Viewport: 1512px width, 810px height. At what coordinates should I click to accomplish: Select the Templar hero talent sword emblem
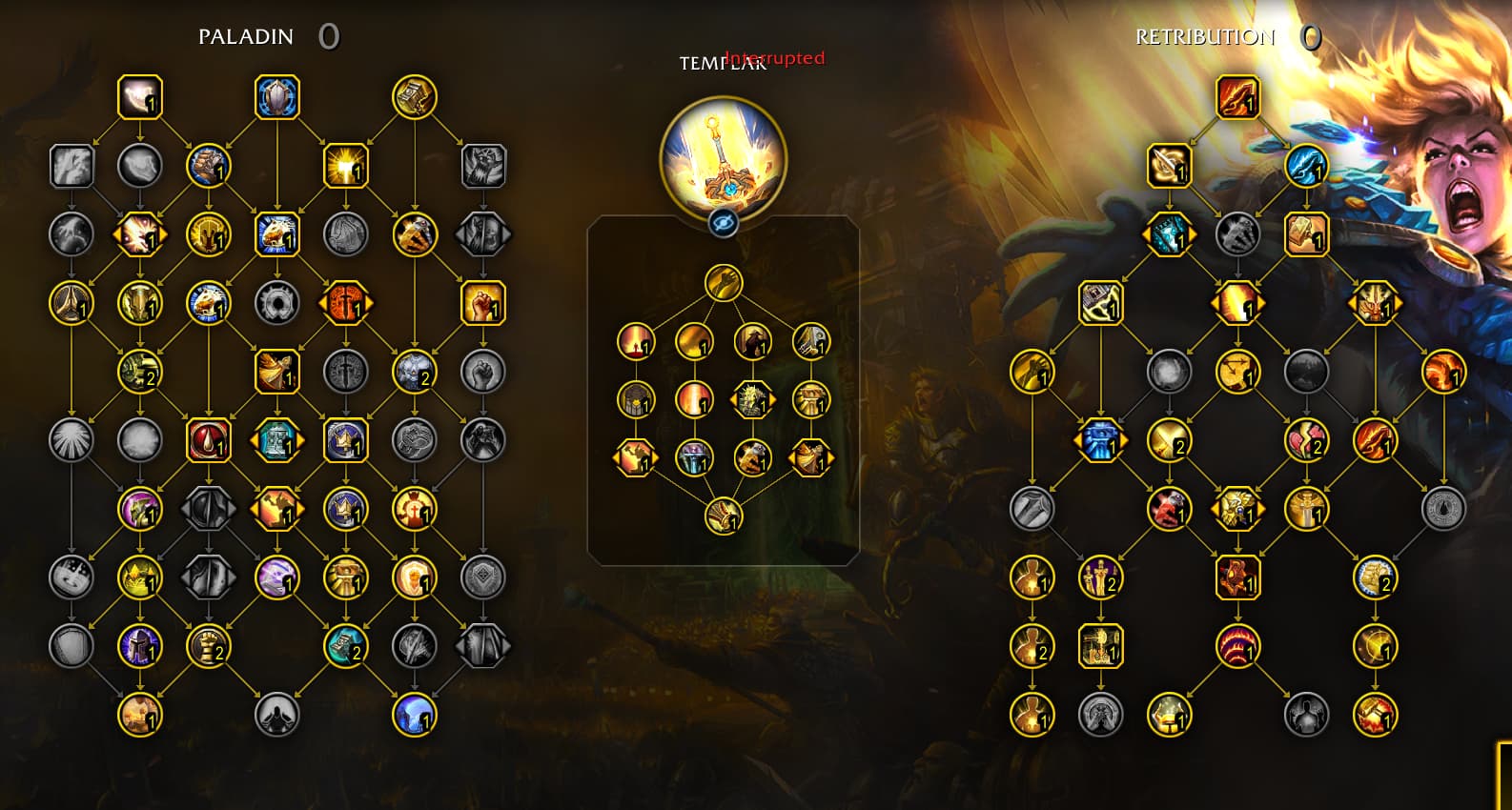(723, 158)
